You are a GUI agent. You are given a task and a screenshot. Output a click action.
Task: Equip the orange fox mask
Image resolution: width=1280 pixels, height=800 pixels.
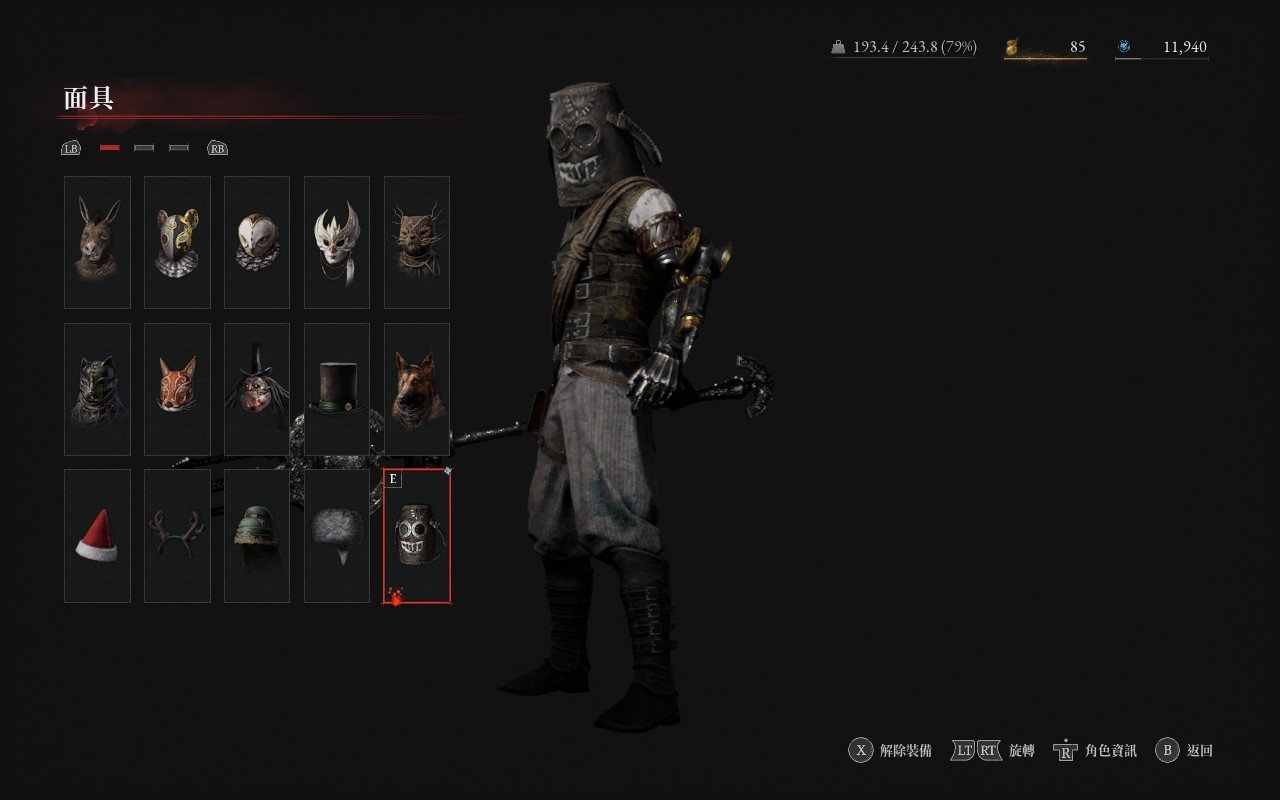177,389
